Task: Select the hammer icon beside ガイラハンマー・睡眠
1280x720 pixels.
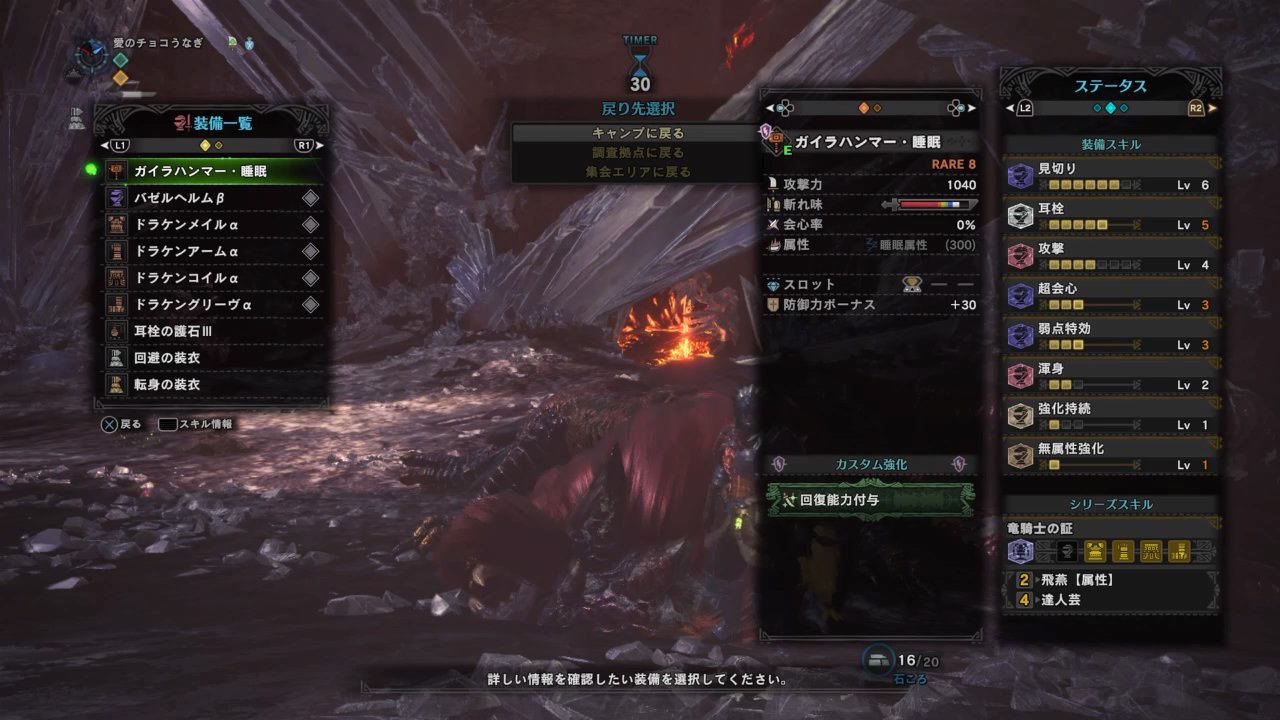Action: (x=117, y=170)
